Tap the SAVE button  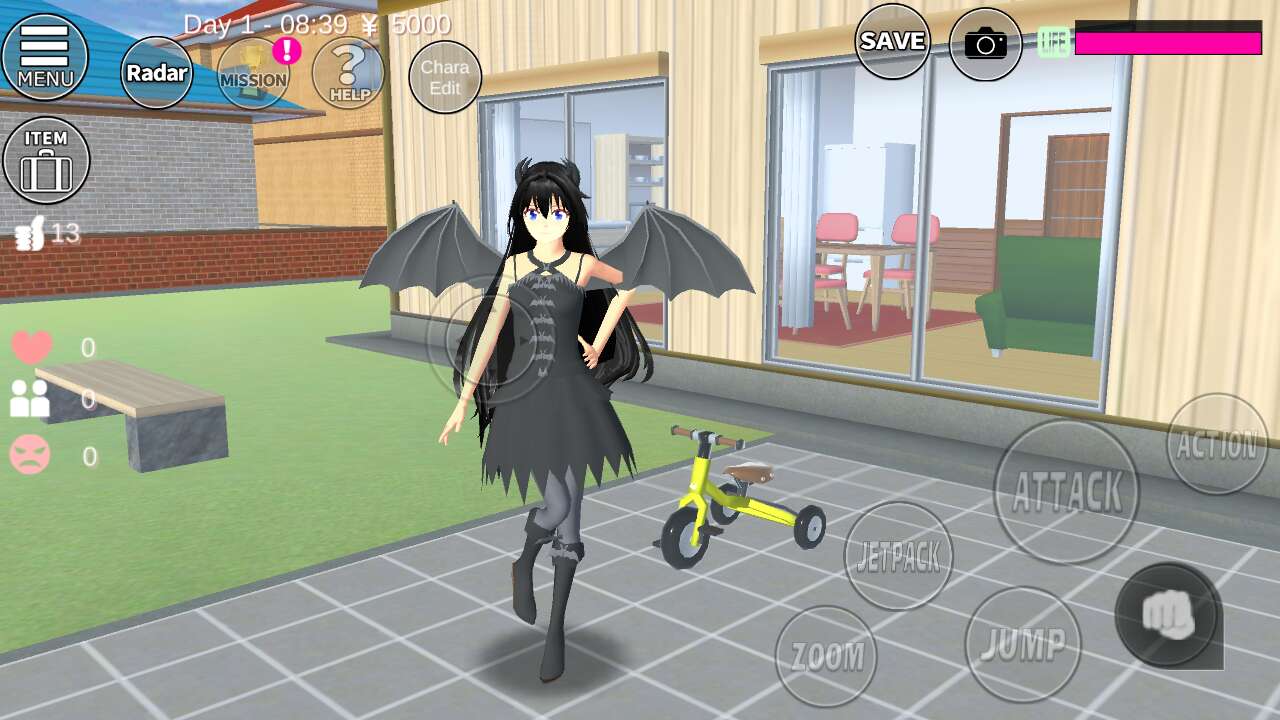(892, 41)
